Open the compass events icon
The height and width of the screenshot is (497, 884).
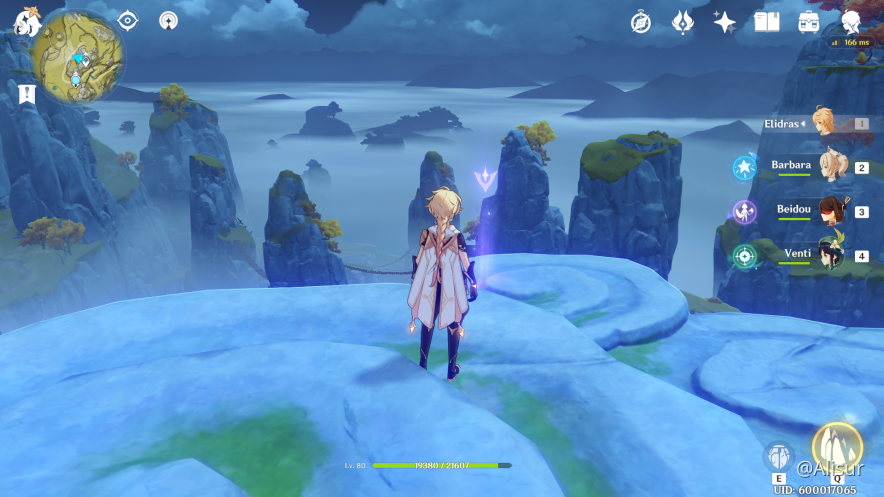click(x=641, y=22)
